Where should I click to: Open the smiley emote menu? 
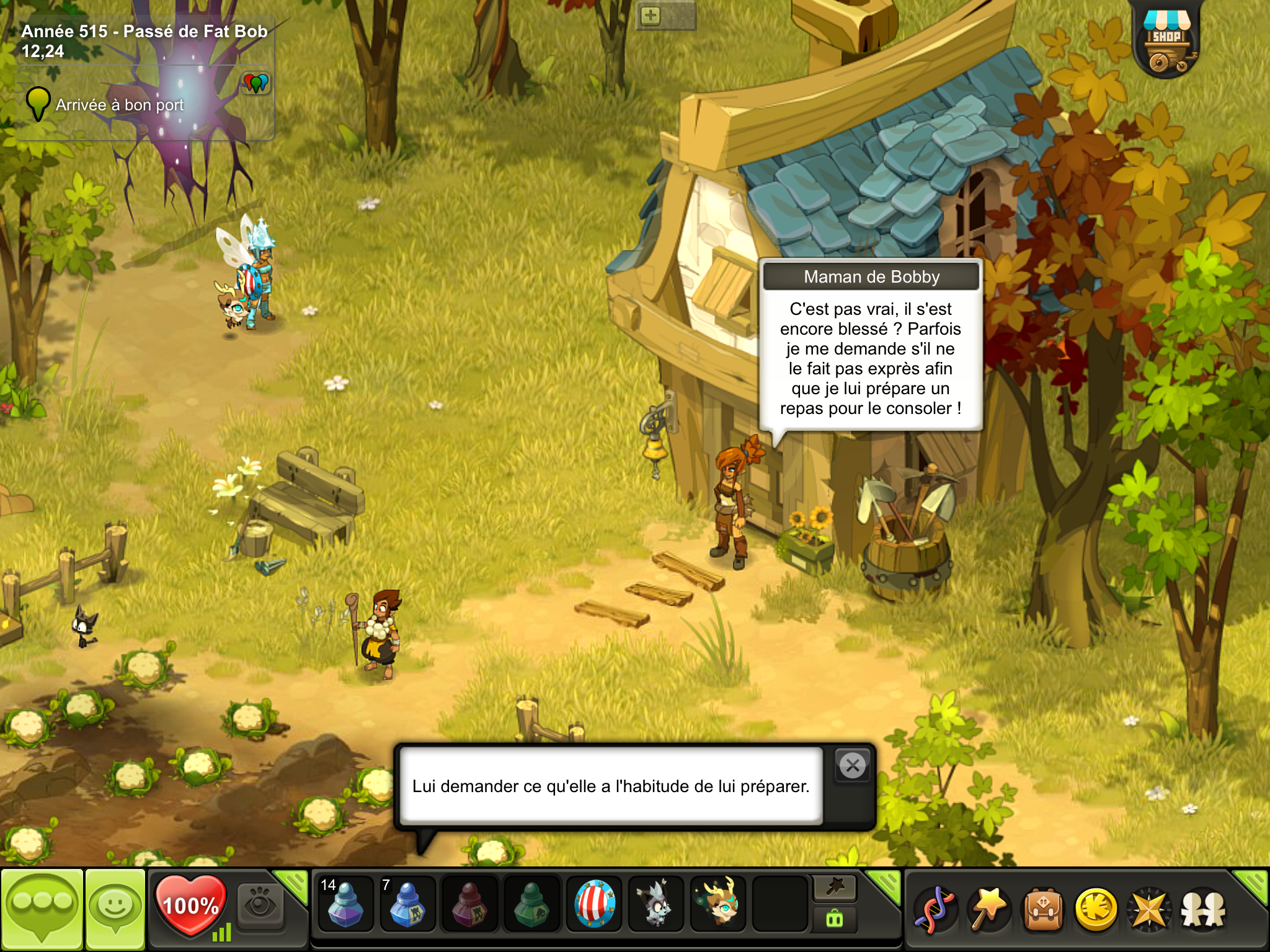click(115, 908)
